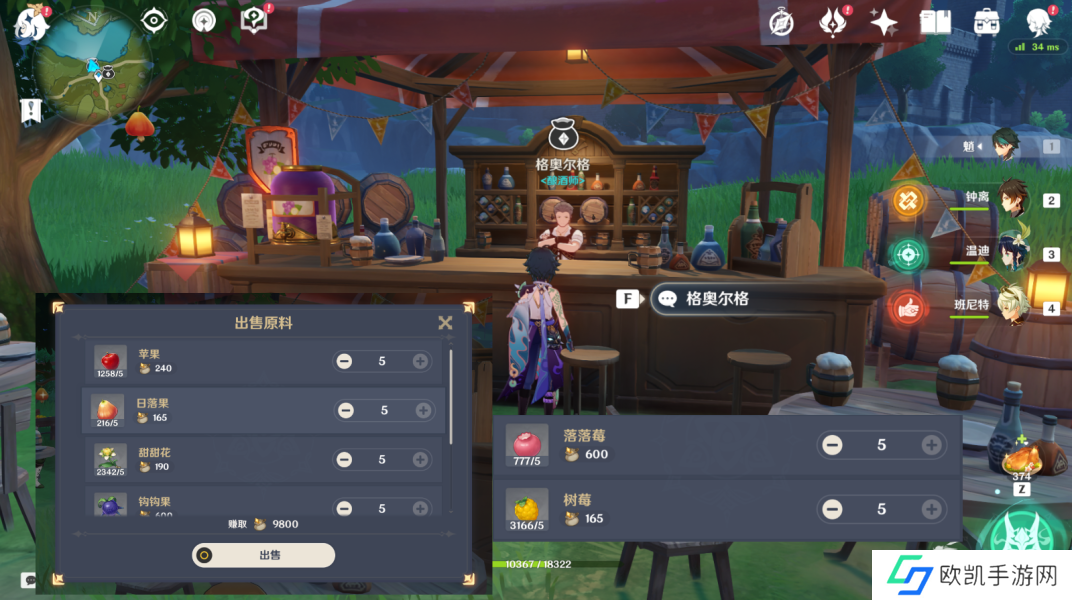This screenshot has height=600, width=1072.
Task: Increase 落落莓 sell quantity
Action: tap(931, 445)
